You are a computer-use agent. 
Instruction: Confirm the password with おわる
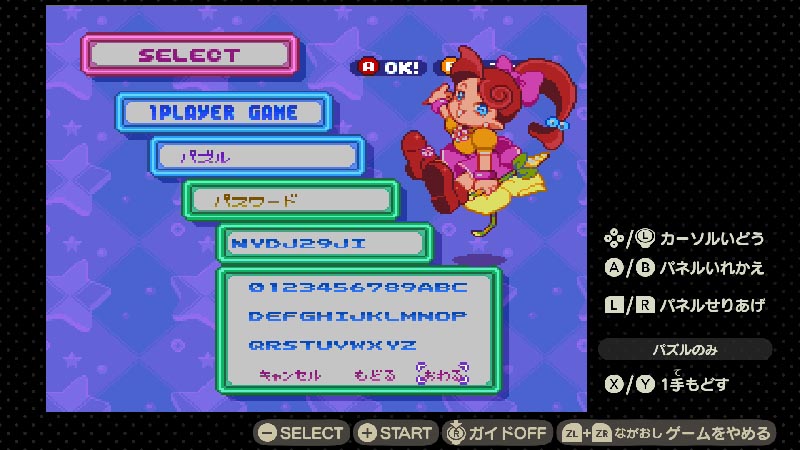tap(443, 375)
